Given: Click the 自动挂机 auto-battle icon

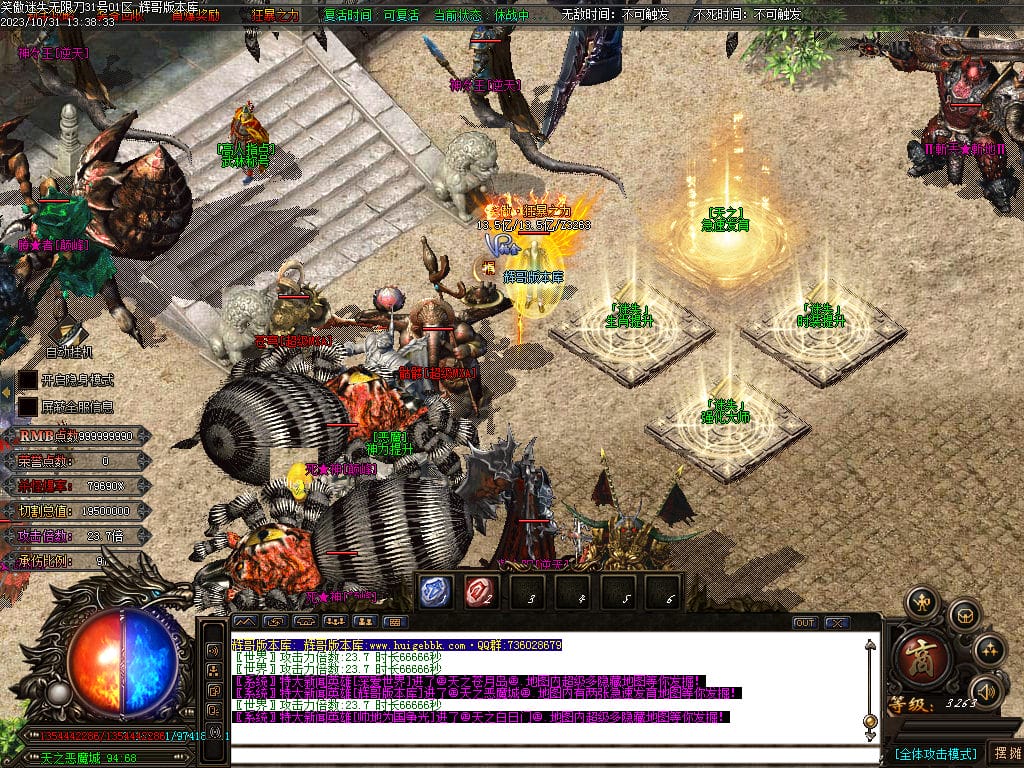Looking at the screenshot, I should [69, 332].
